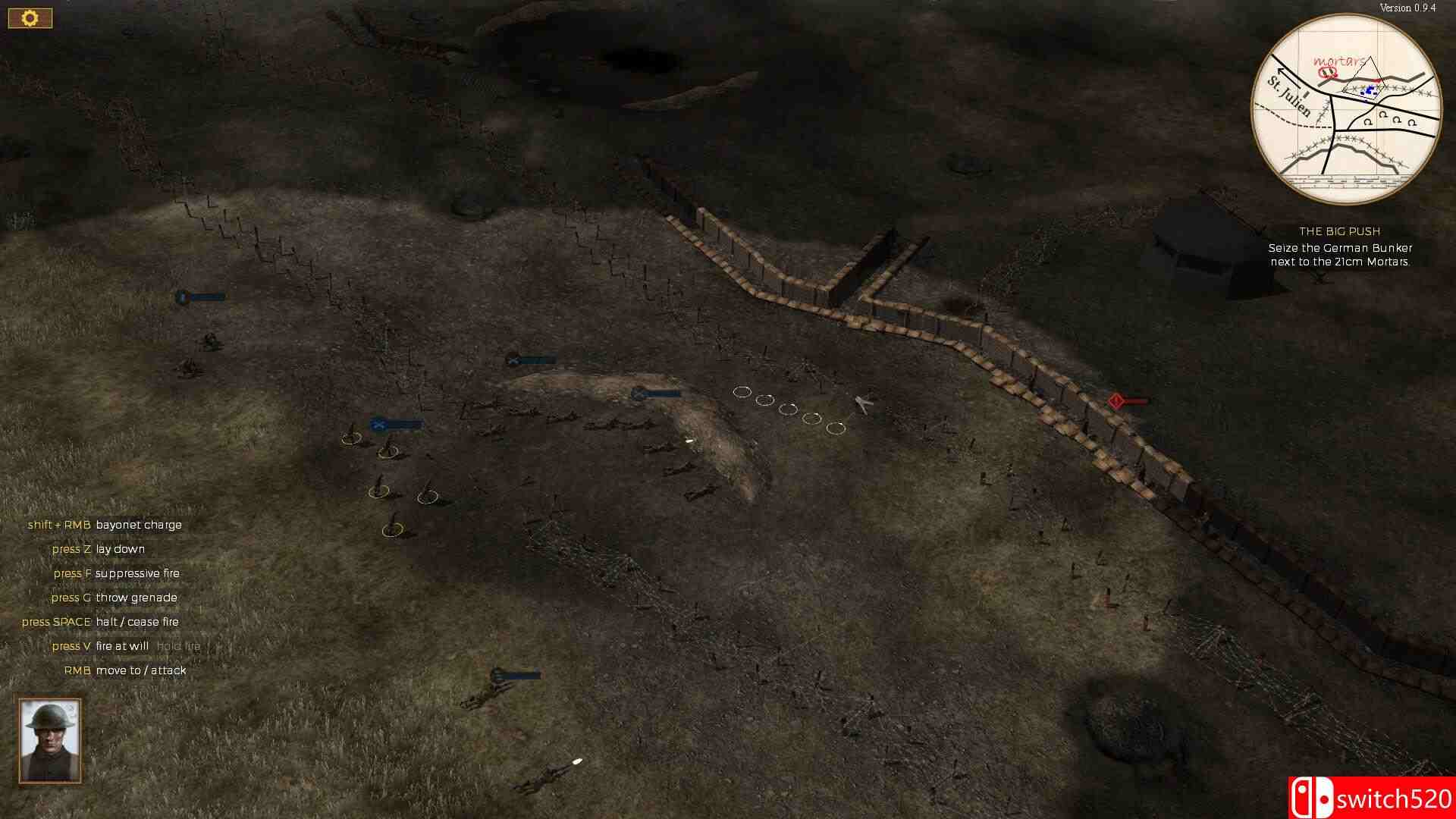
Task: Open the settings gear icon top-left
Action: pyautogui.click(x=30, y=17)
